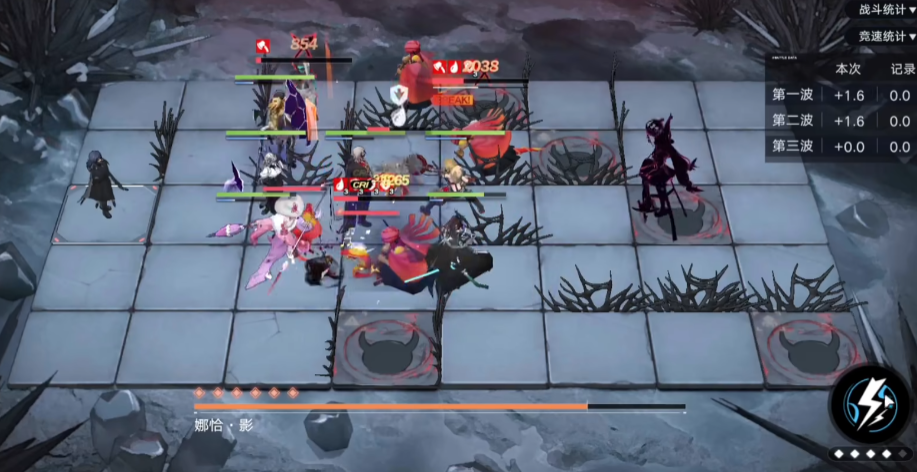This screenshot has height=472, width=917.
Task: Expand the 战斗统计 battle statistics dropdown
Action: pos(886,10)
